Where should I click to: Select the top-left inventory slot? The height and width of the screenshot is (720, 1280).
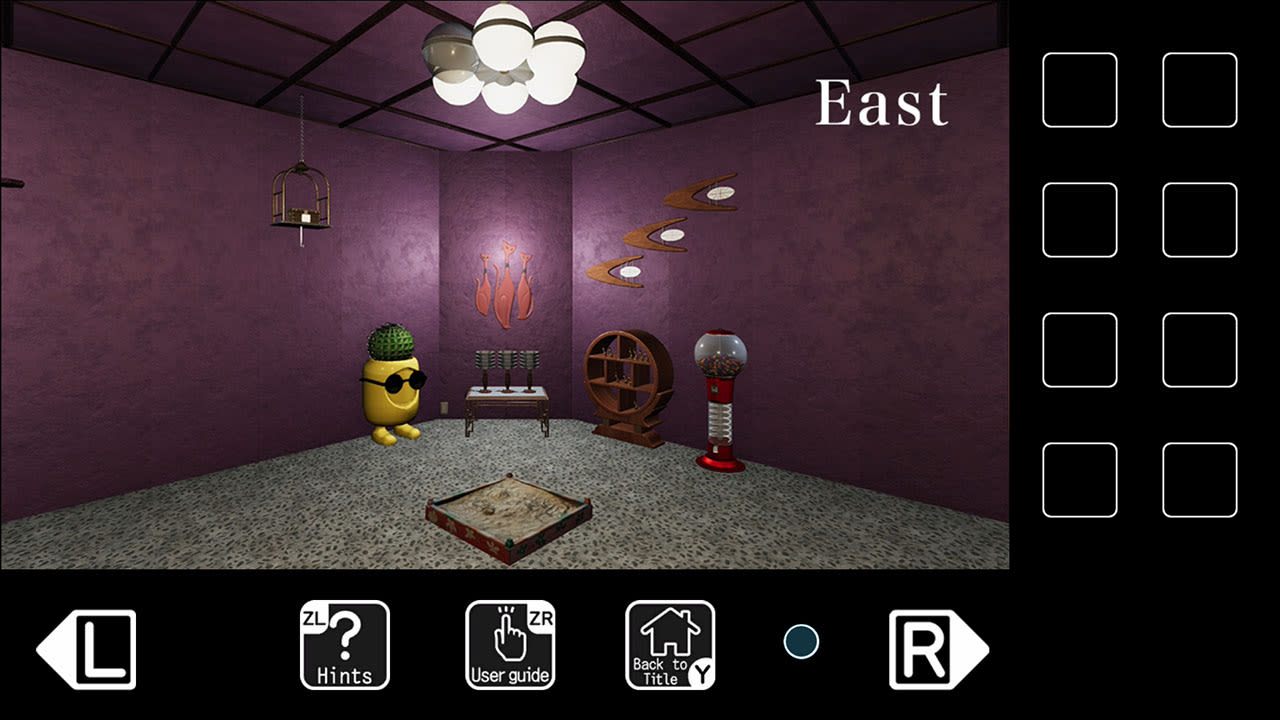click(x=1079, y=92)
